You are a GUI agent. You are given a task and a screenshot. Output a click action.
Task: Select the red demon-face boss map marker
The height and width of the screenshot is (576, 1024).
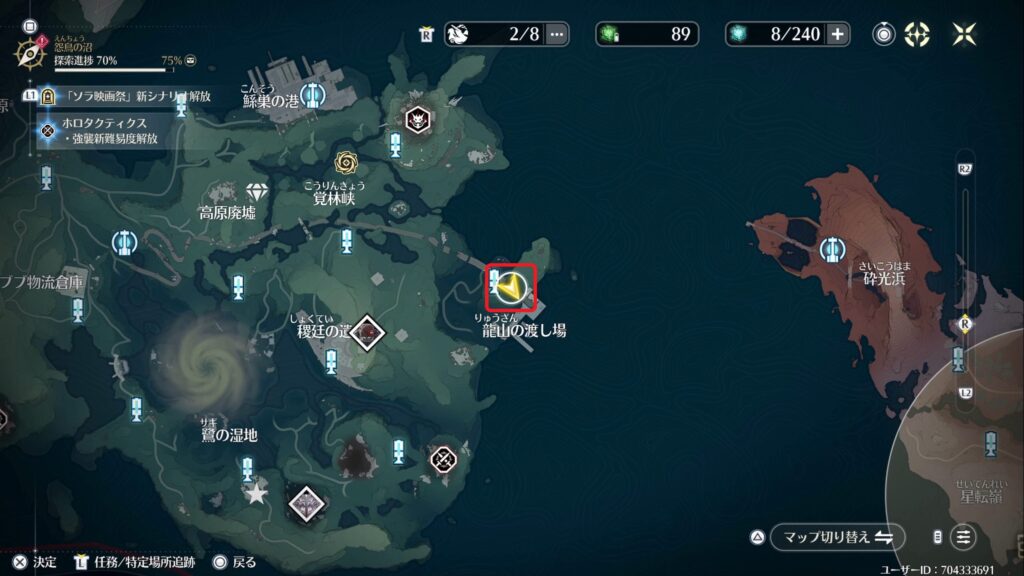(x=416, y=119)
